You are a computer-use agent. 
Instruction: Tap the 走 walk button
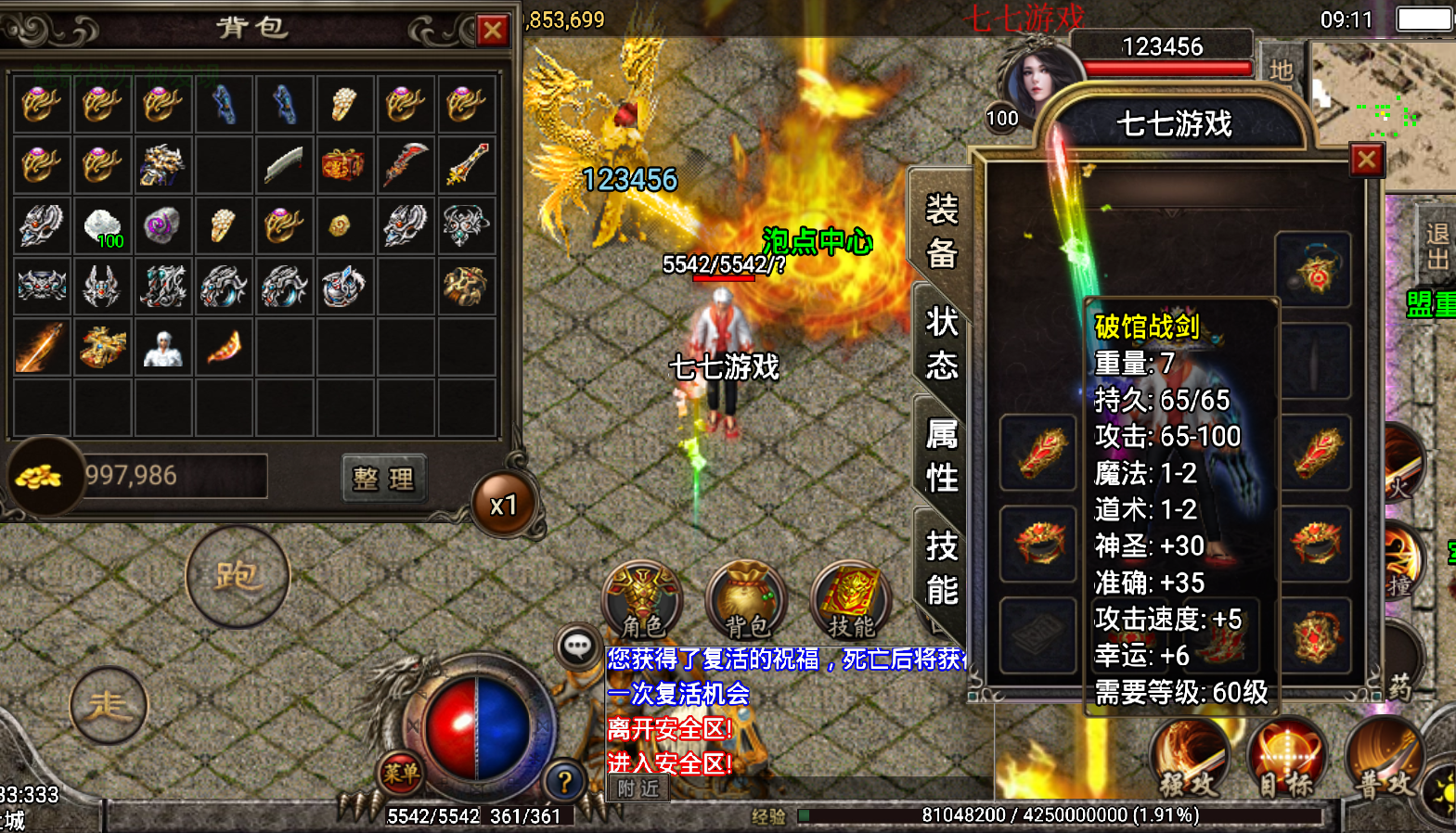pos(108,707)
